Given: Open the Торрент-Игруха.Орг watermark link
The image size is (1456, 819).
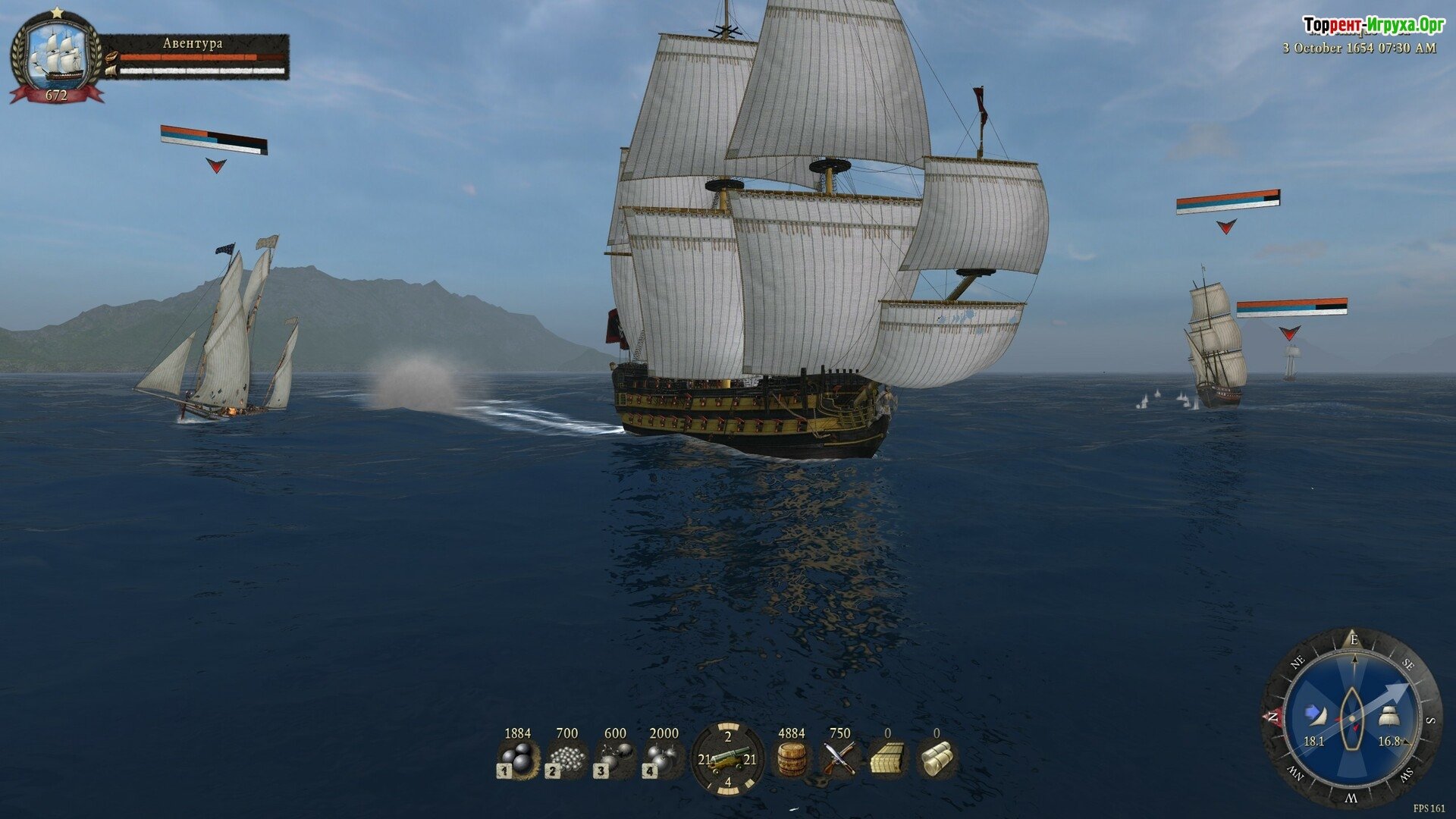Looking at the screenshot, I should coord(1373,26).
